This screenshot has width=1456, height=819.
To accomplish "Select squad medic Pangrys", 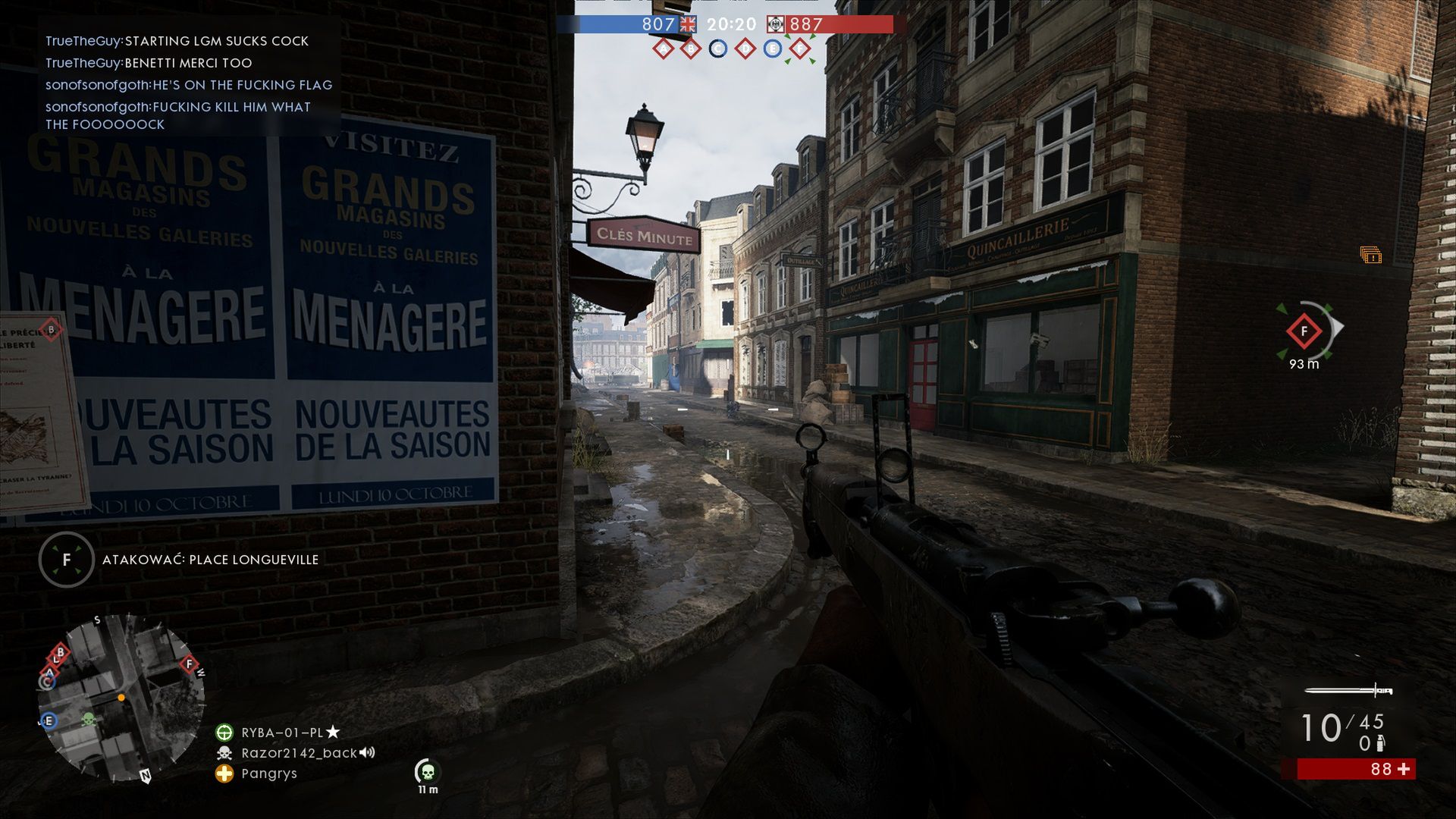I will click(x=268, y=773).
